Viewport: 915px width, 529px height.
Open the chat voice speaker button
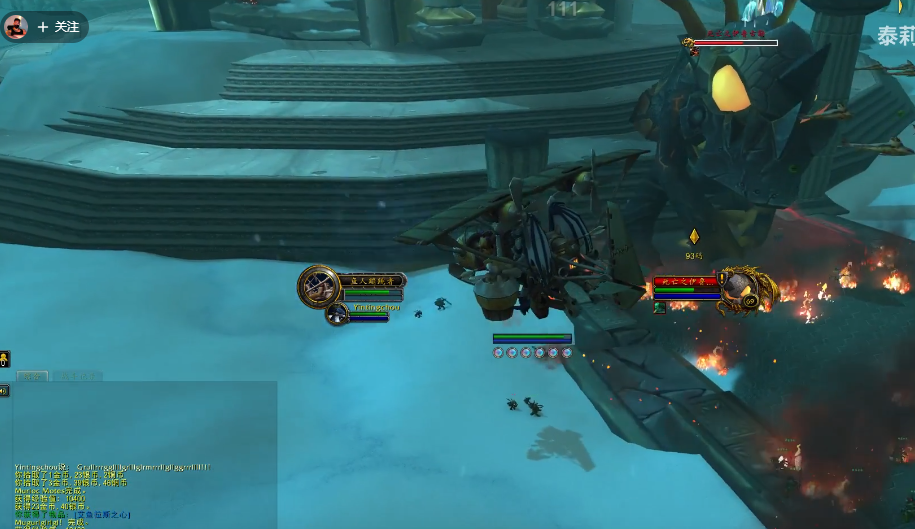point(5,391)
